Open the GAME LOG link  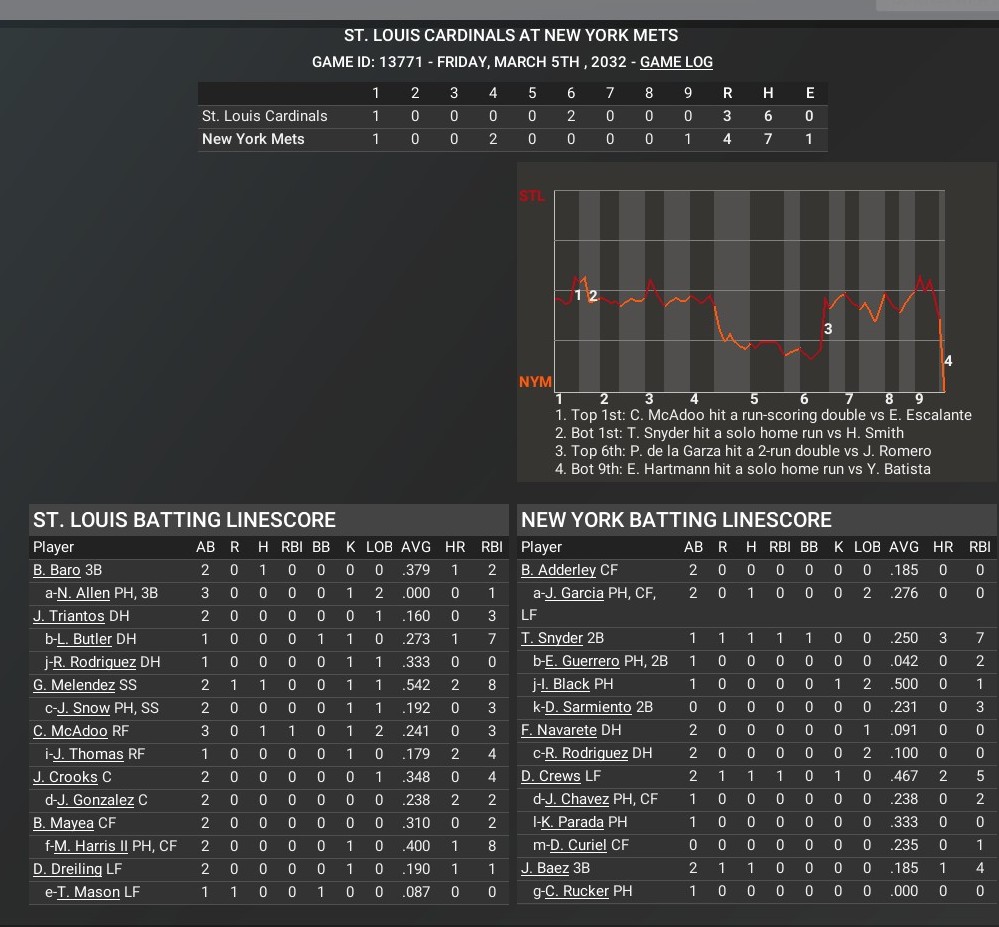(x=676, y=62)
